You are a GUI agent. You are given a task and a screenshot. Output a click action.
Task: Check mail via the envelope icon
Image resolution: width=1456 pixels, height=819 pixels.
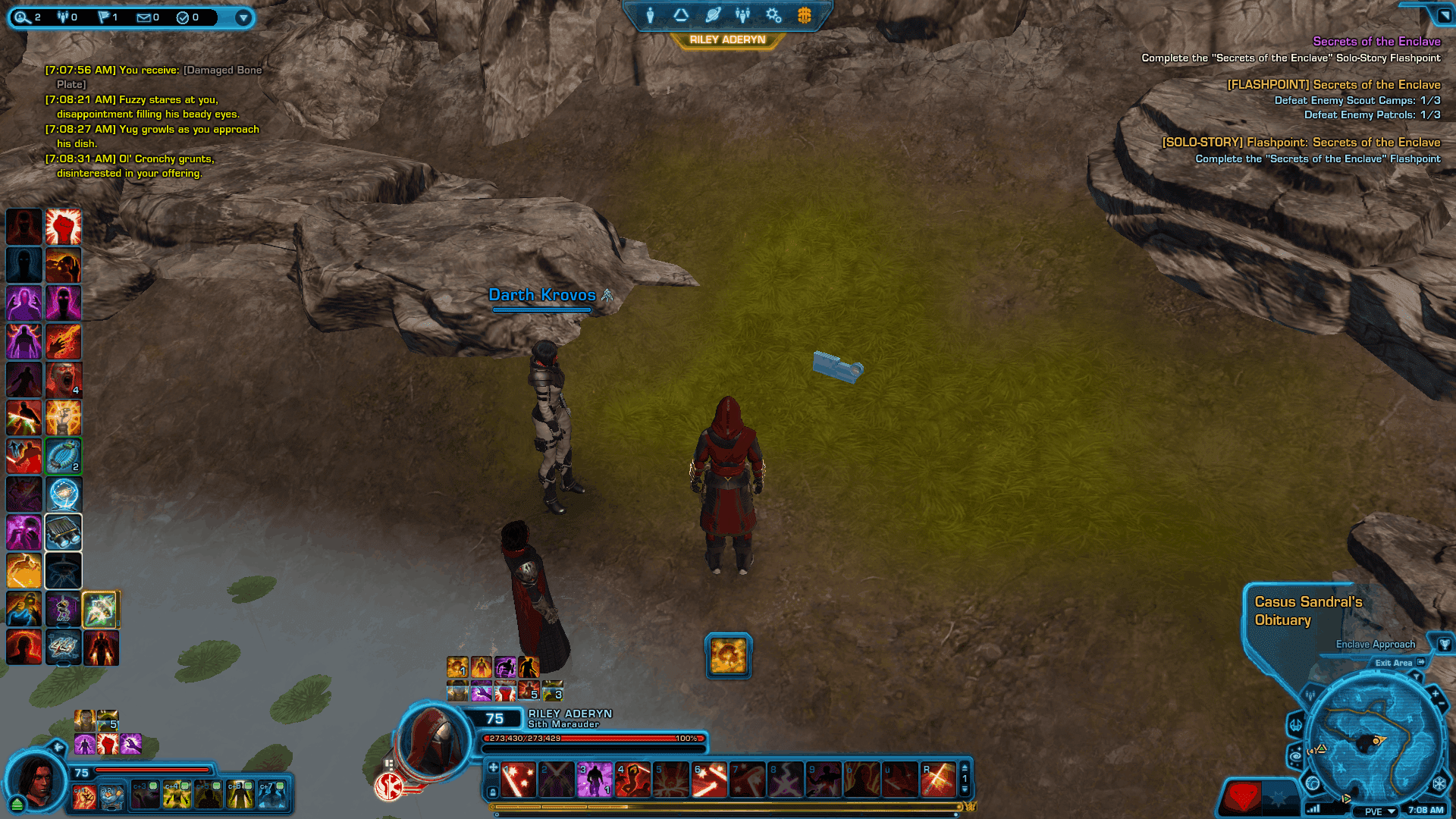pyautogui.click(x=144, y=17)
